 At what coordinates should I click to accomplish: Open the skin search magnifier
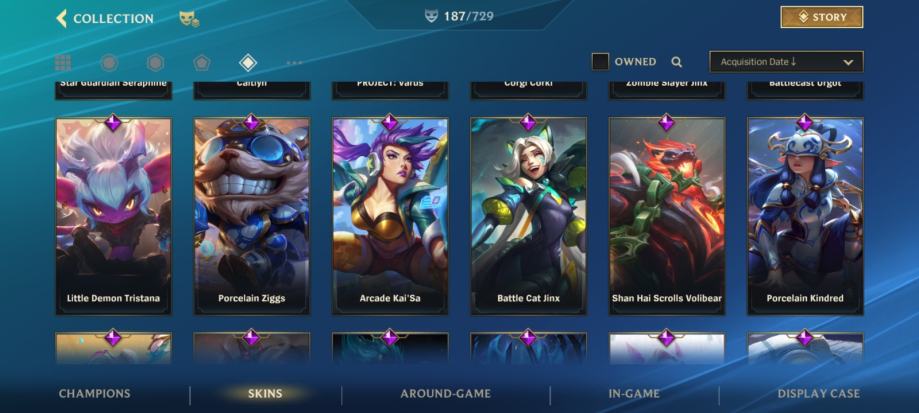point(677,62)
